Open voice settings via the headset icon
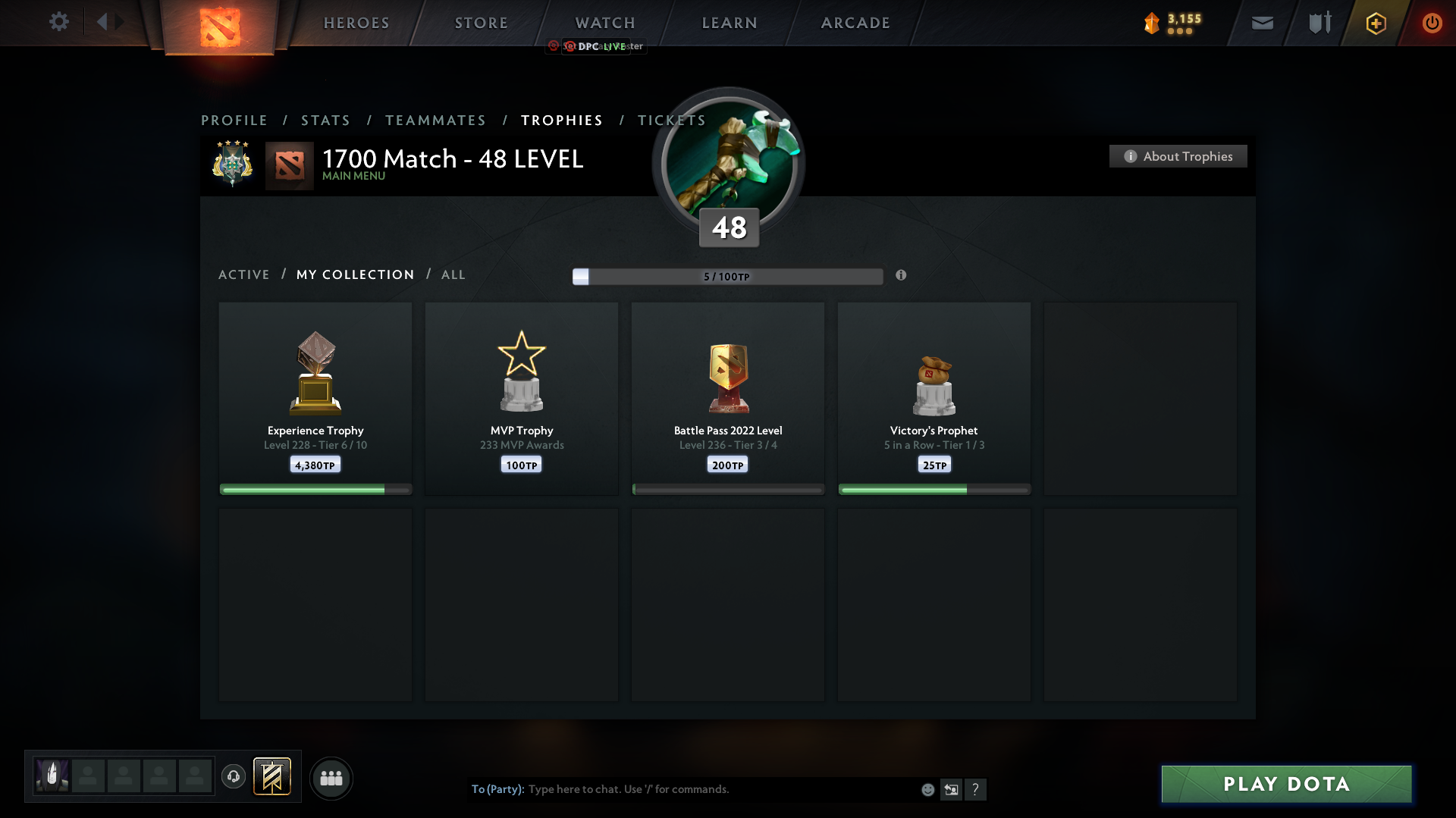The height and width of the screenshot is (818, 1456). (x=234, y=777)
